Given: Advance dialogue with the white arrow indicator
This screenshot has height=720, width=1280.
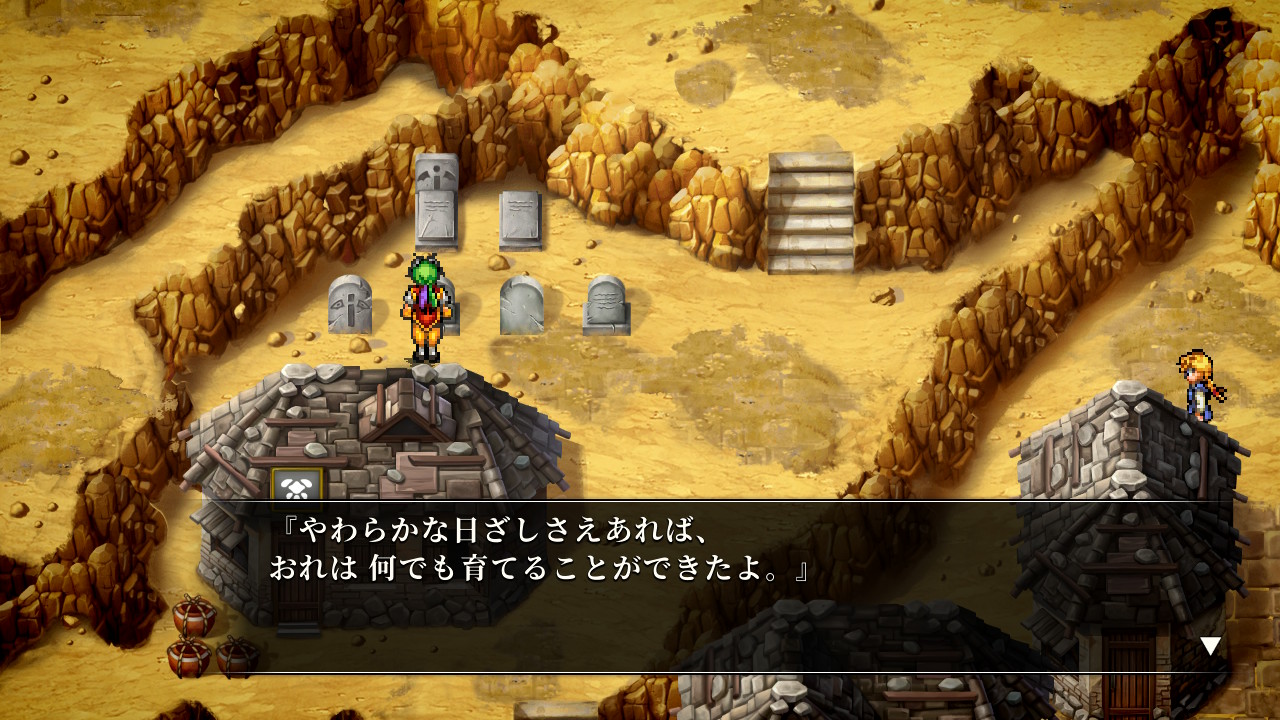Looking at the screenshot, I should tap(1210, 646).
